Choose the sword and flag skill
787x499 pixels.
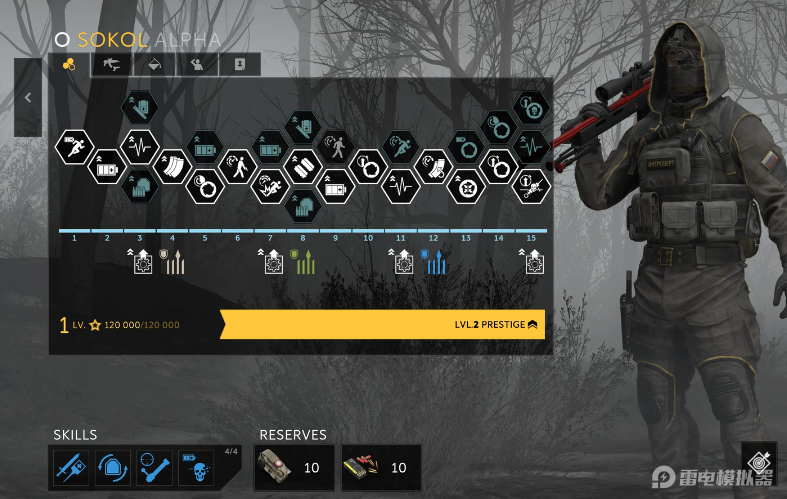[x=69, y=468]
